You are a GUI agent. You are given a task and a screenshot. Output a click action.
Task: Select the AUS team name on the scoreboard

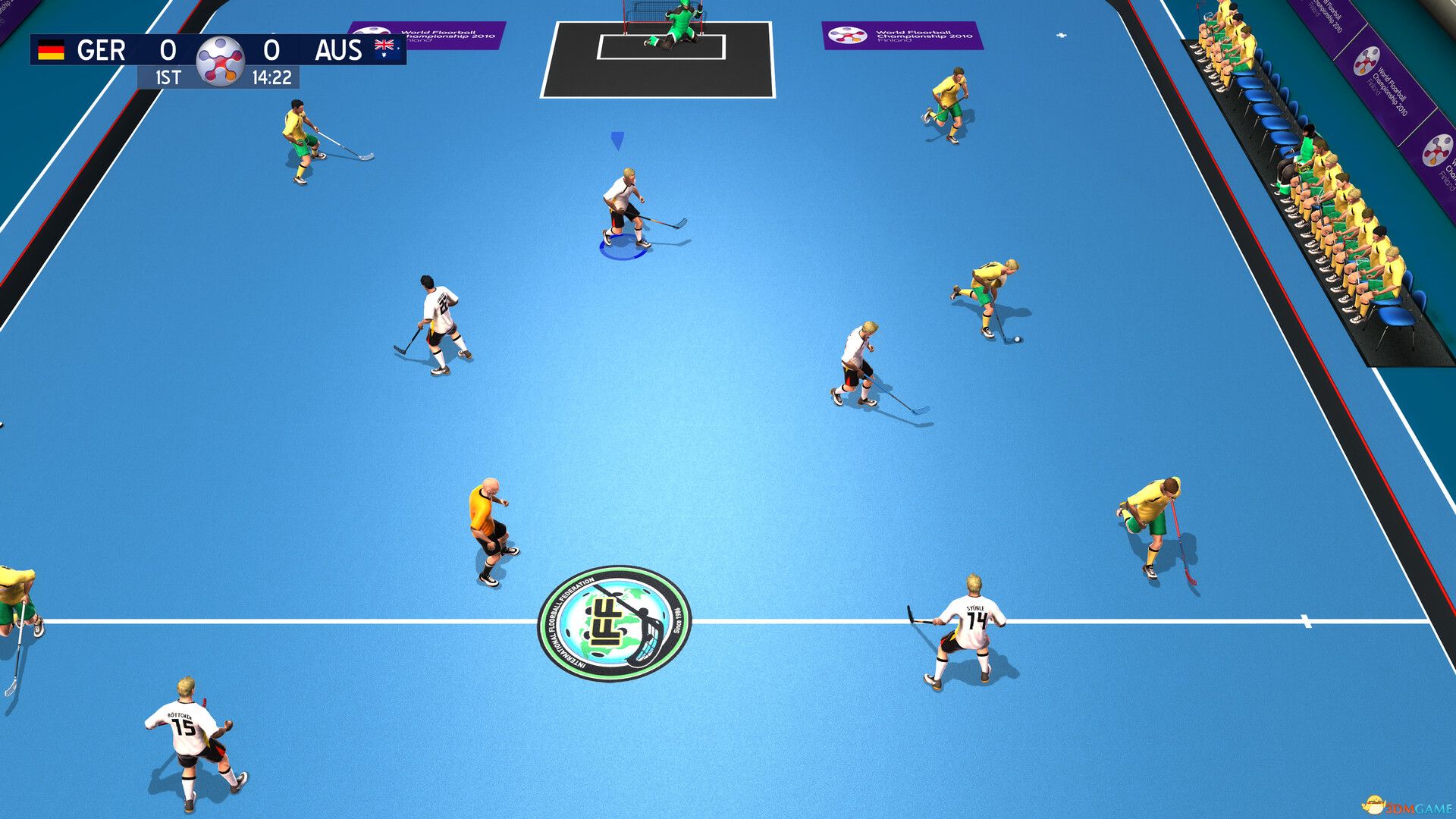tap(340, 50)
